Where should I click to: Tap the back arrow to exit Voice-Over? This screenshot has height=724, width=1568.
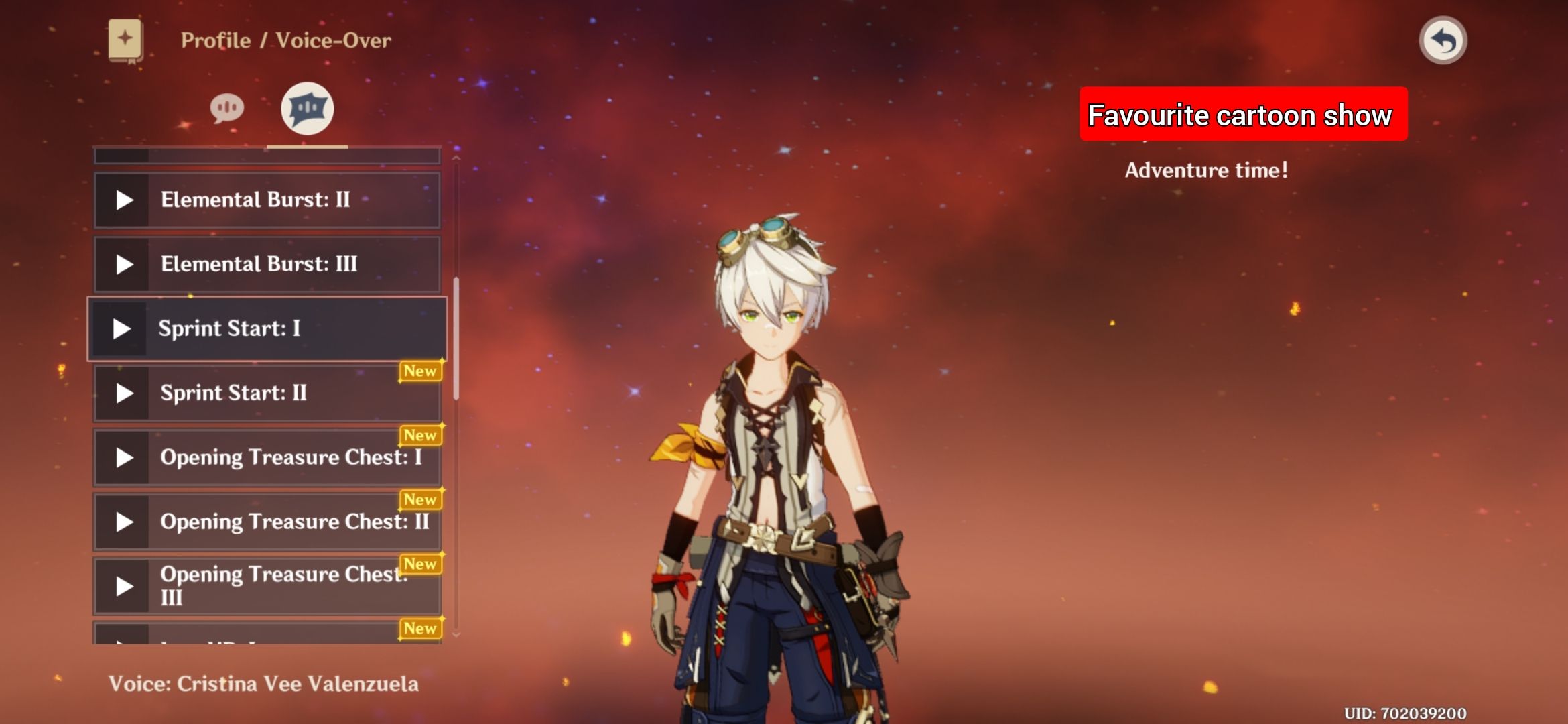pos(1443,40)
